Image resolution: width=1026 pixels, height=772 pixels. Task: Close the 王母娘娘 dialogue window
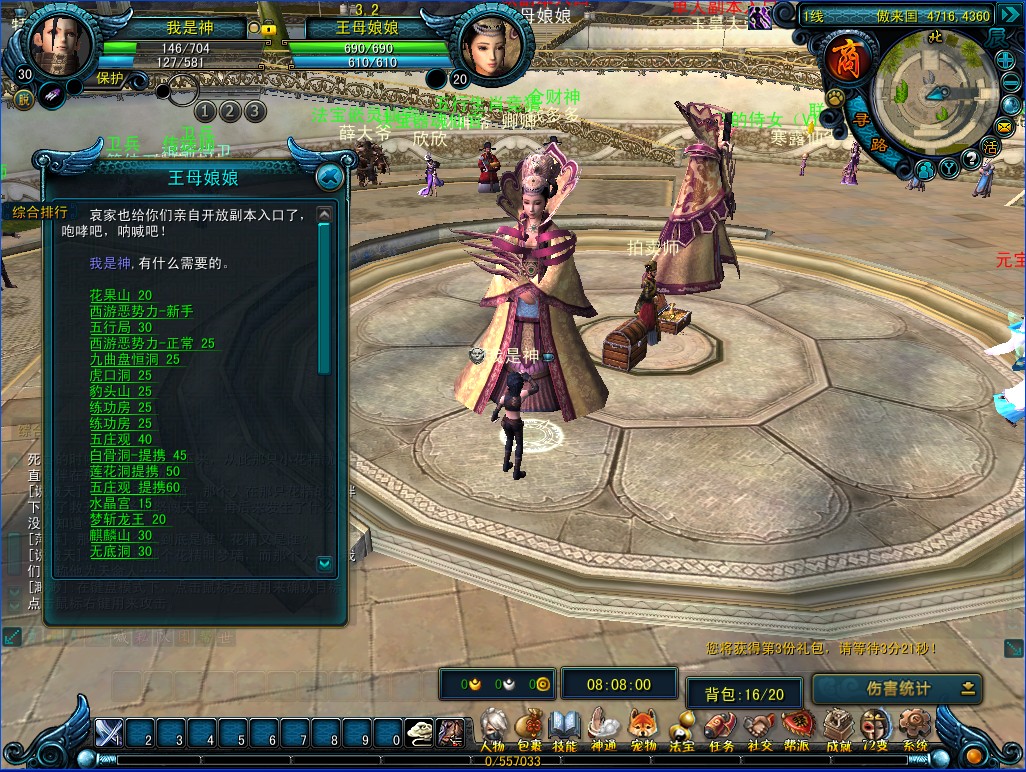click(x=328, y=177)
